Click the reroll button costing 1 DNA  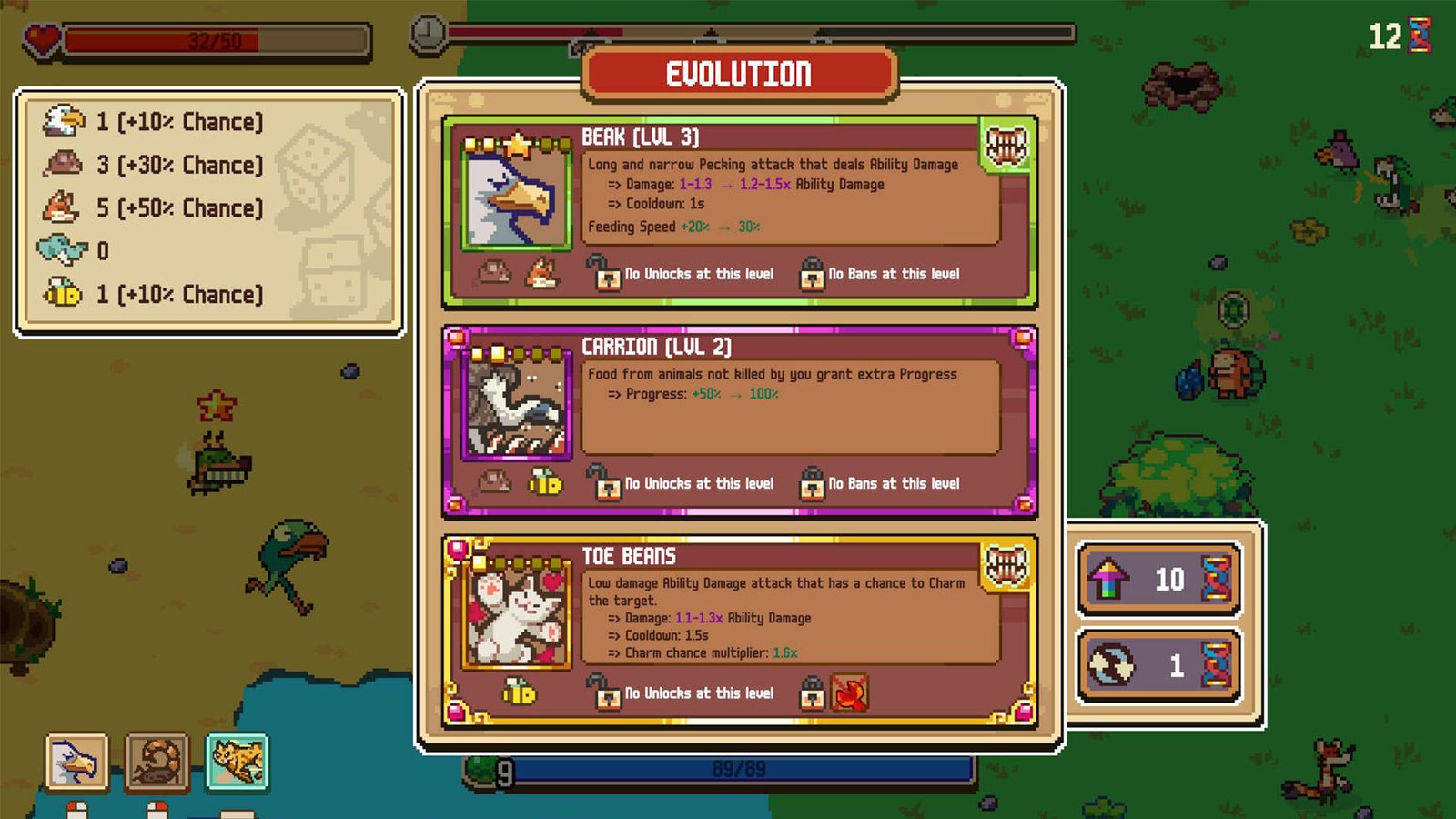pos(1156,665)
